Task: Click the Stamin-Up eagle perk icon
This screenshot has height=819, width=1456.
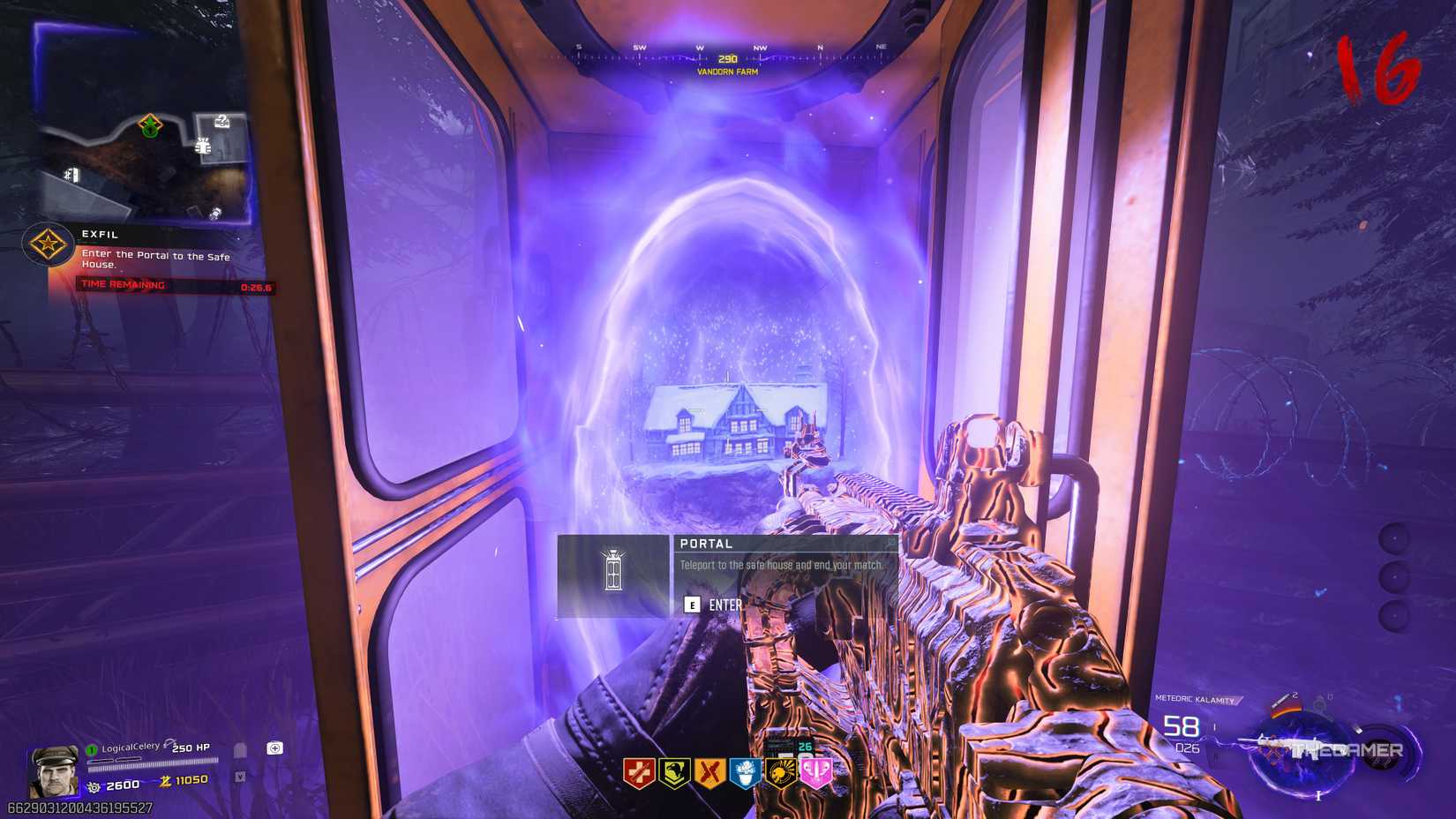Action: pyautogui.click(x=675, y=771)
